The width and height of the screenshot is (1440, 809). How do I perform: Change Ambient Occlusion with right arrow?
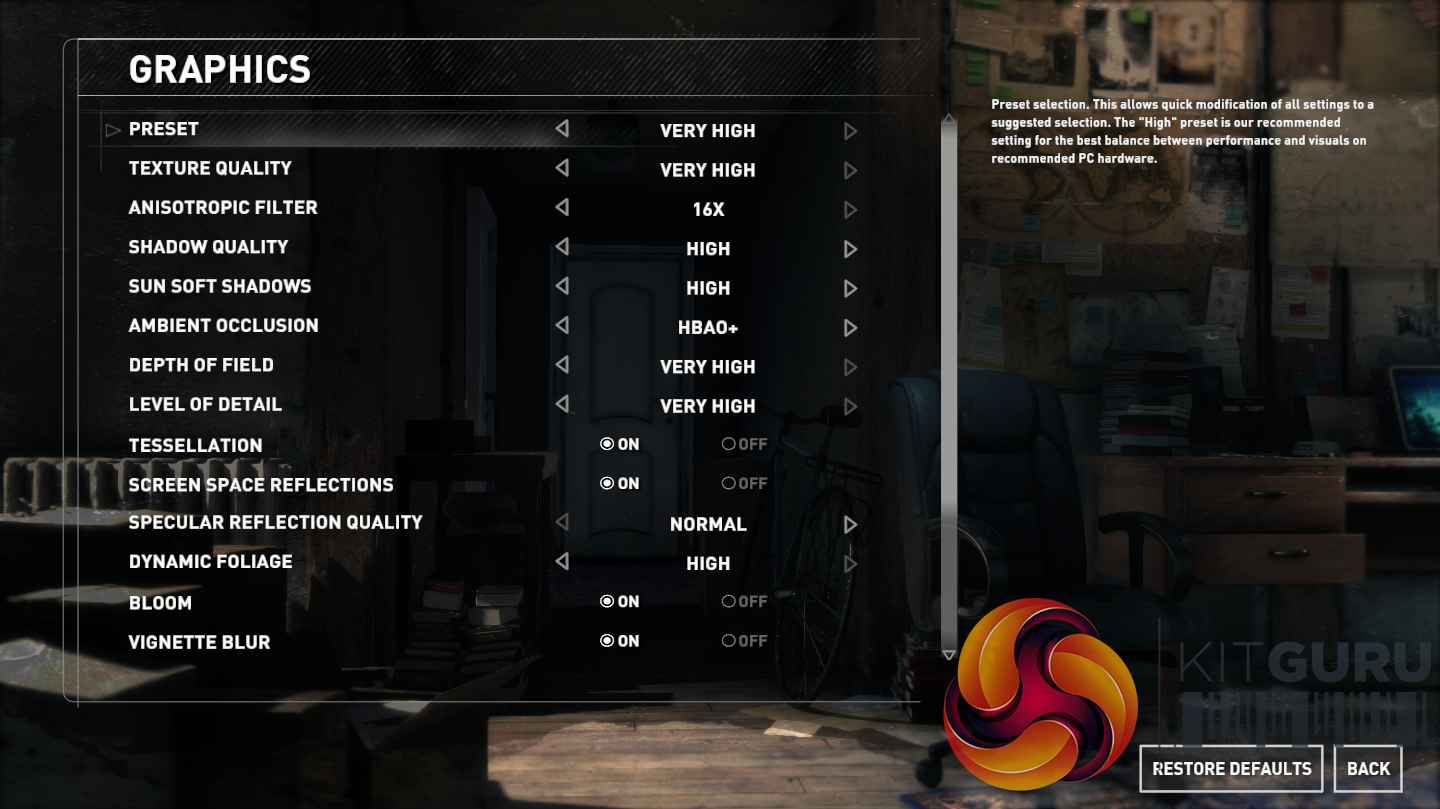(850, 327)
